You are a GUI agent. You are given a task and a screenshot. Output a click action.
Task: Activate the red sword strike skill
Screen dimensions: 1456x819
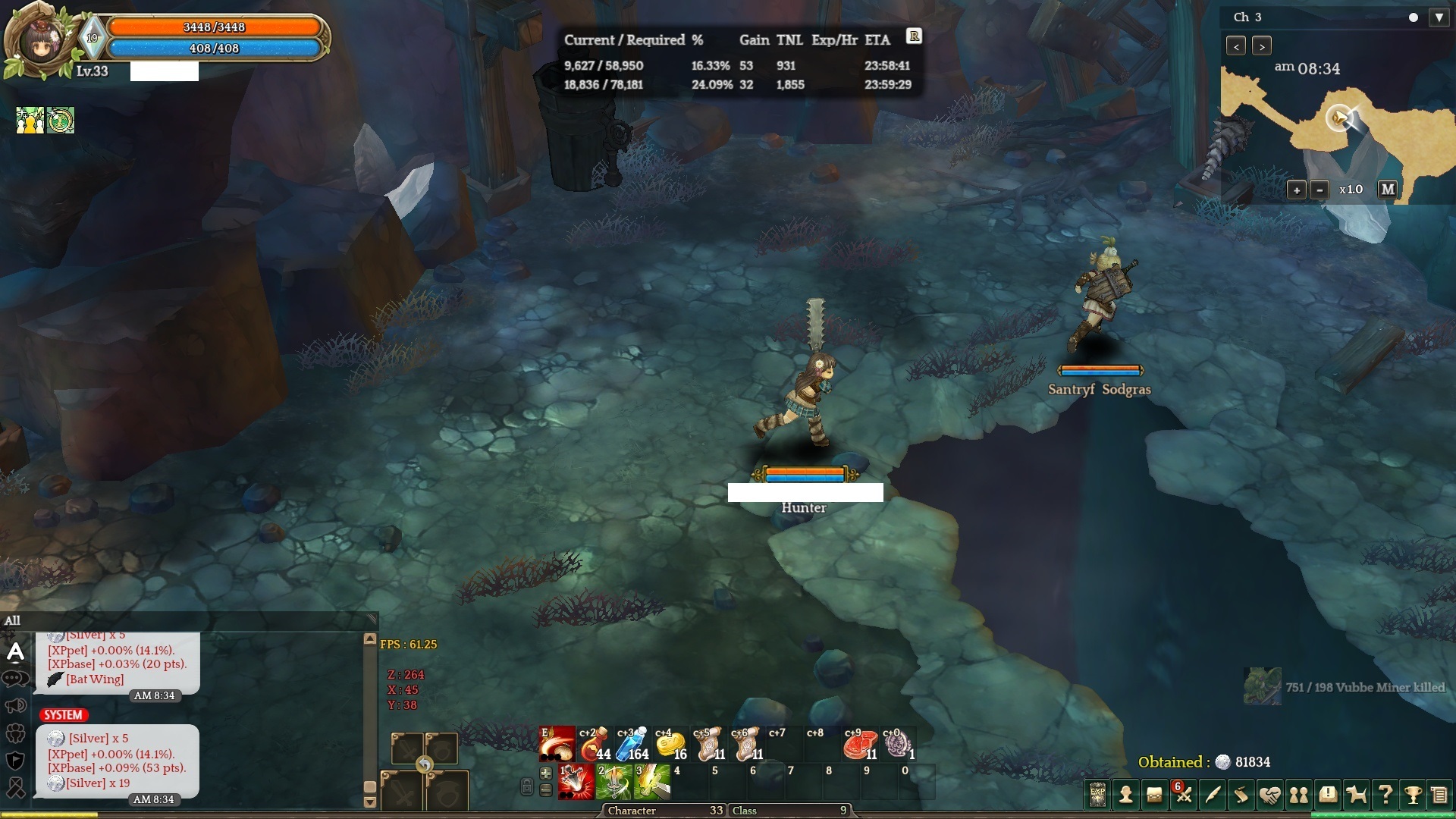[x=576, y=782]
